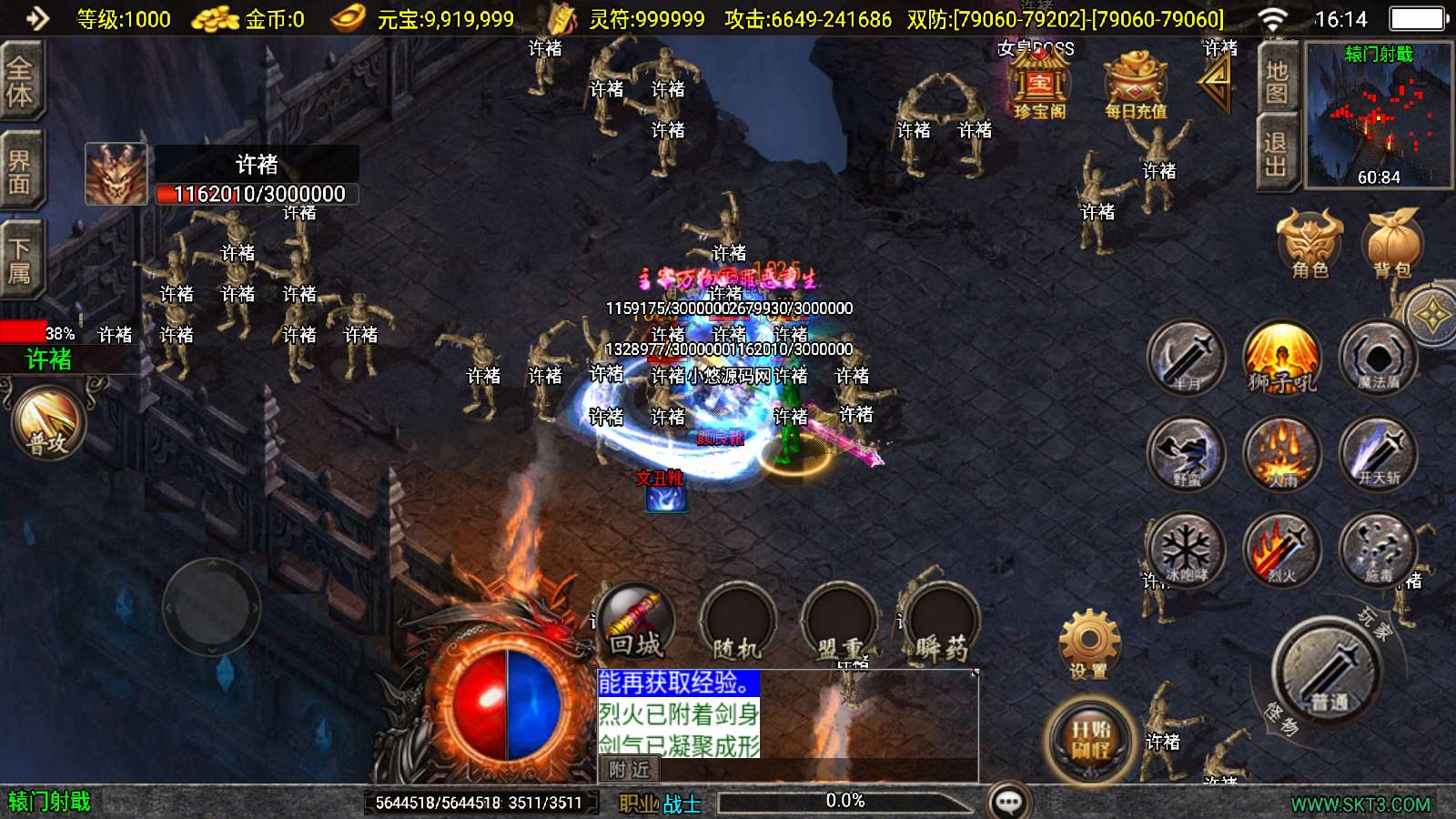
Task: Activate the 狮子吼 skill
Action: tap(1281, 358)
